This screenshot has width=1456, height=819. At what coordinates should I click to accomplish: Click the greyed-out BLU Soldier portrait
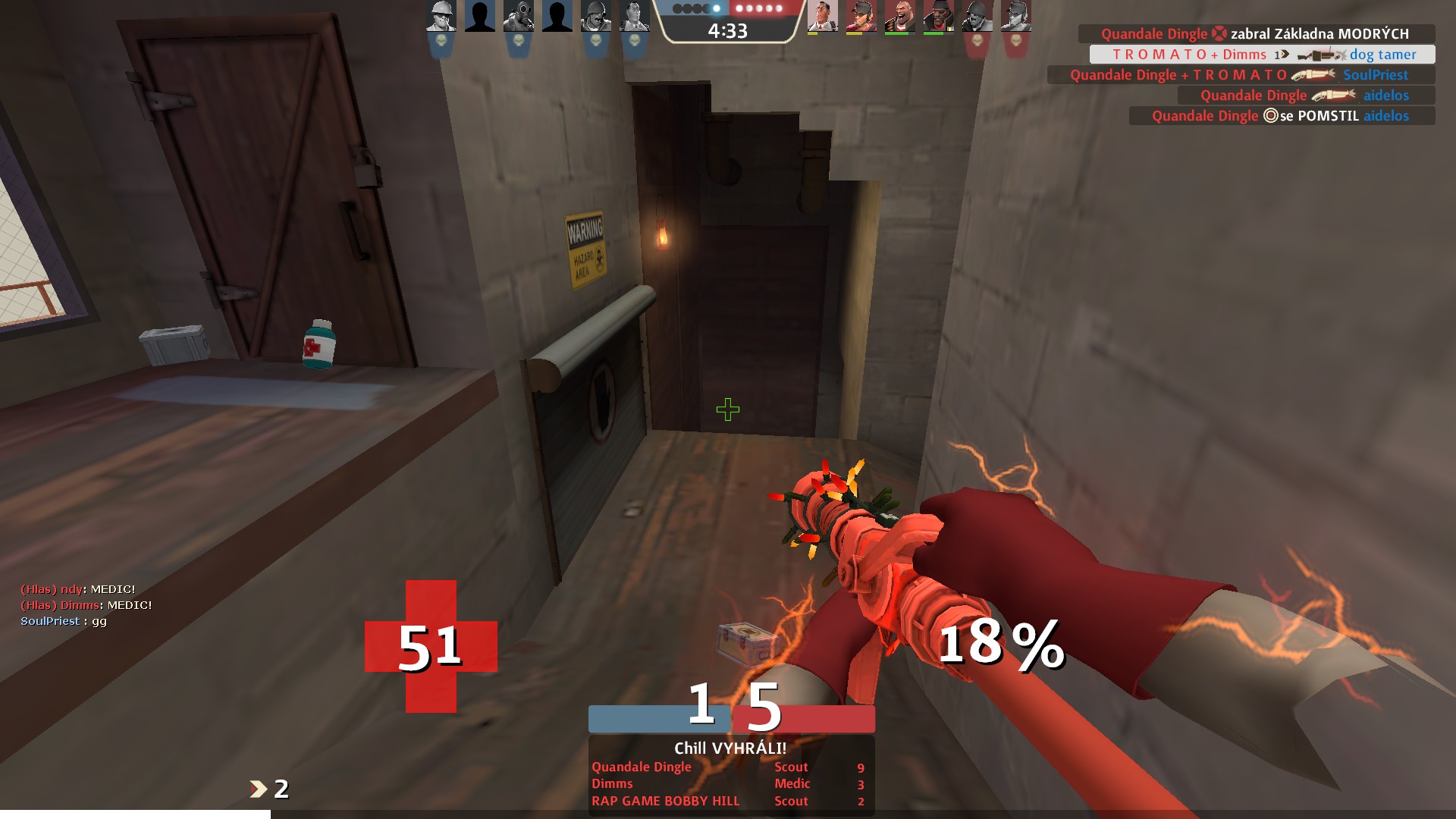pos(596,16)
